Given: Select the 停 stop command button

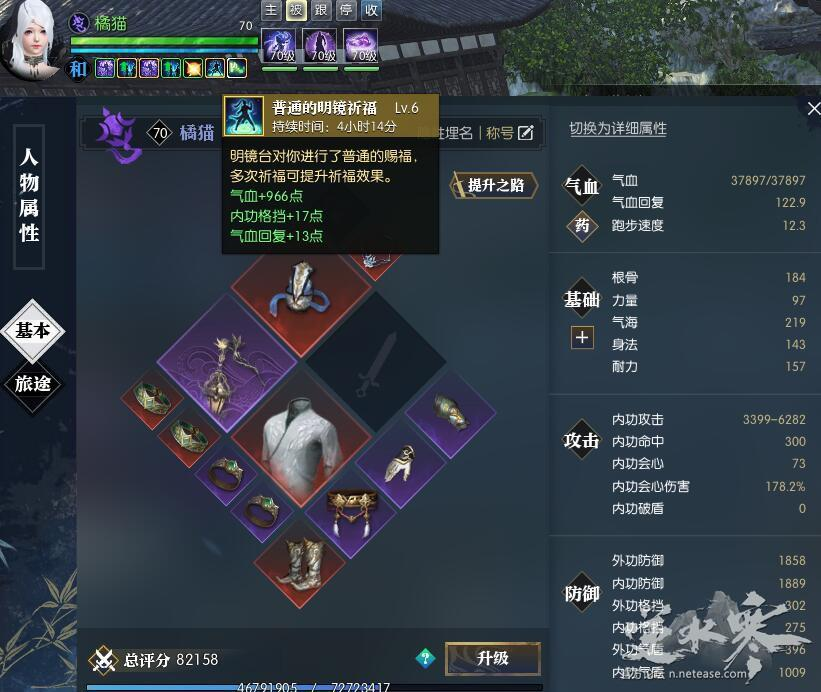Looking at the screenshot, I should 346,11.
